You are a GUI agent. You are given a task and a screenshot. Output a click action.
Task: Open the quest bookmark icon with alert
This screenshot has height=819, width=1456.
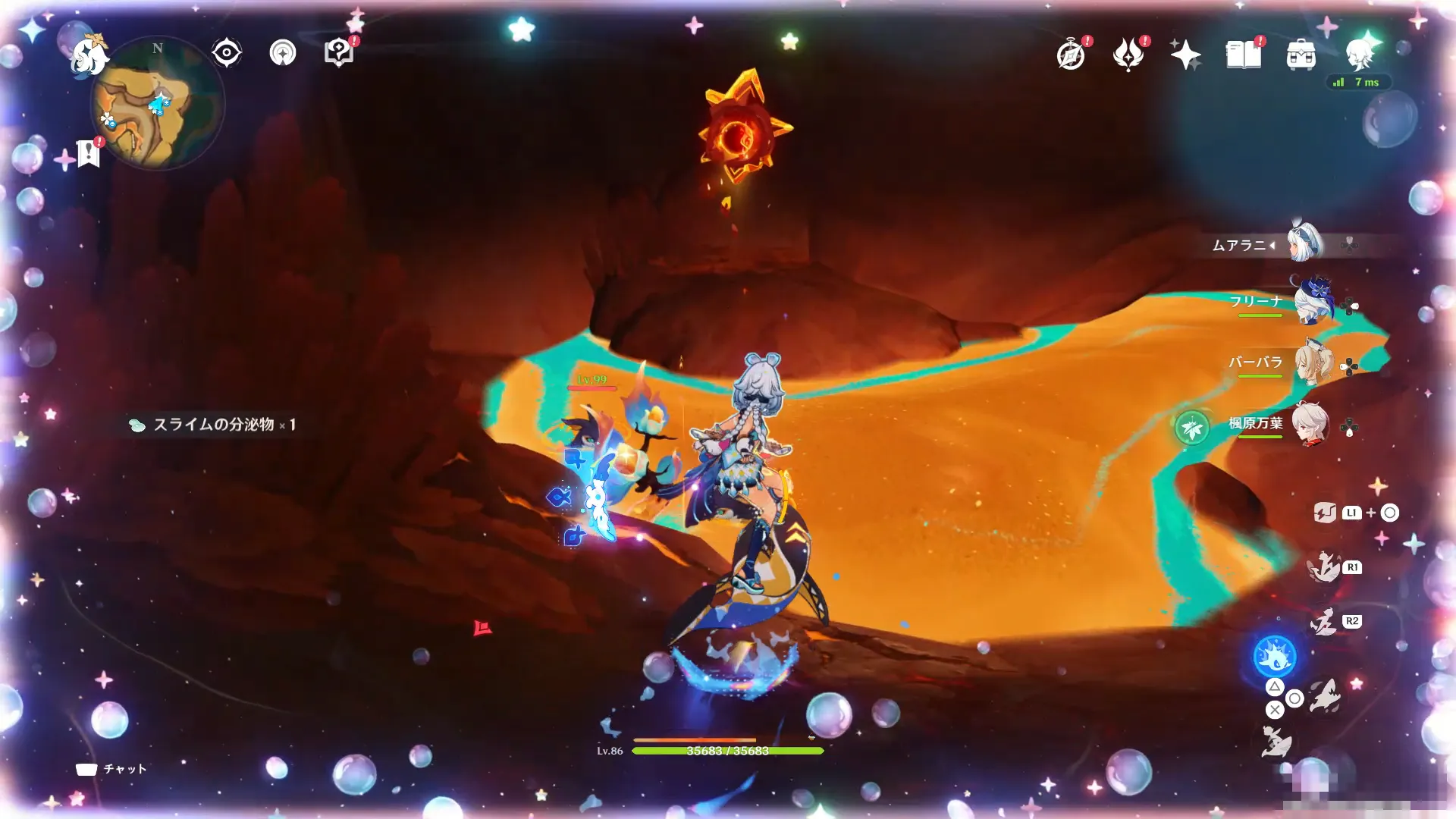tap(89, 152)
